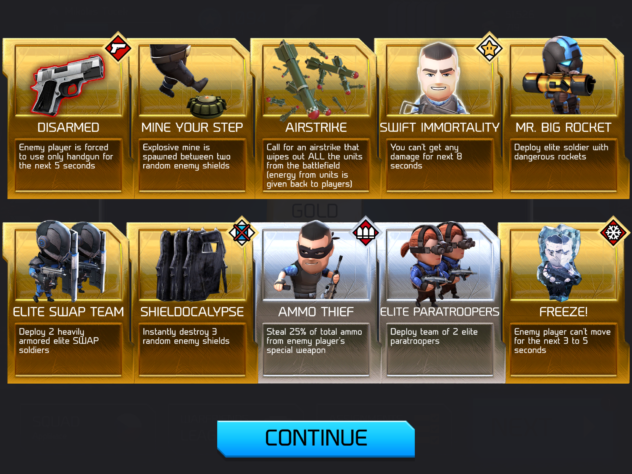The height and width of the screenshot is (474, 632).
Task: Select the Elite Paratroopers card
Action: click(438, 302)
